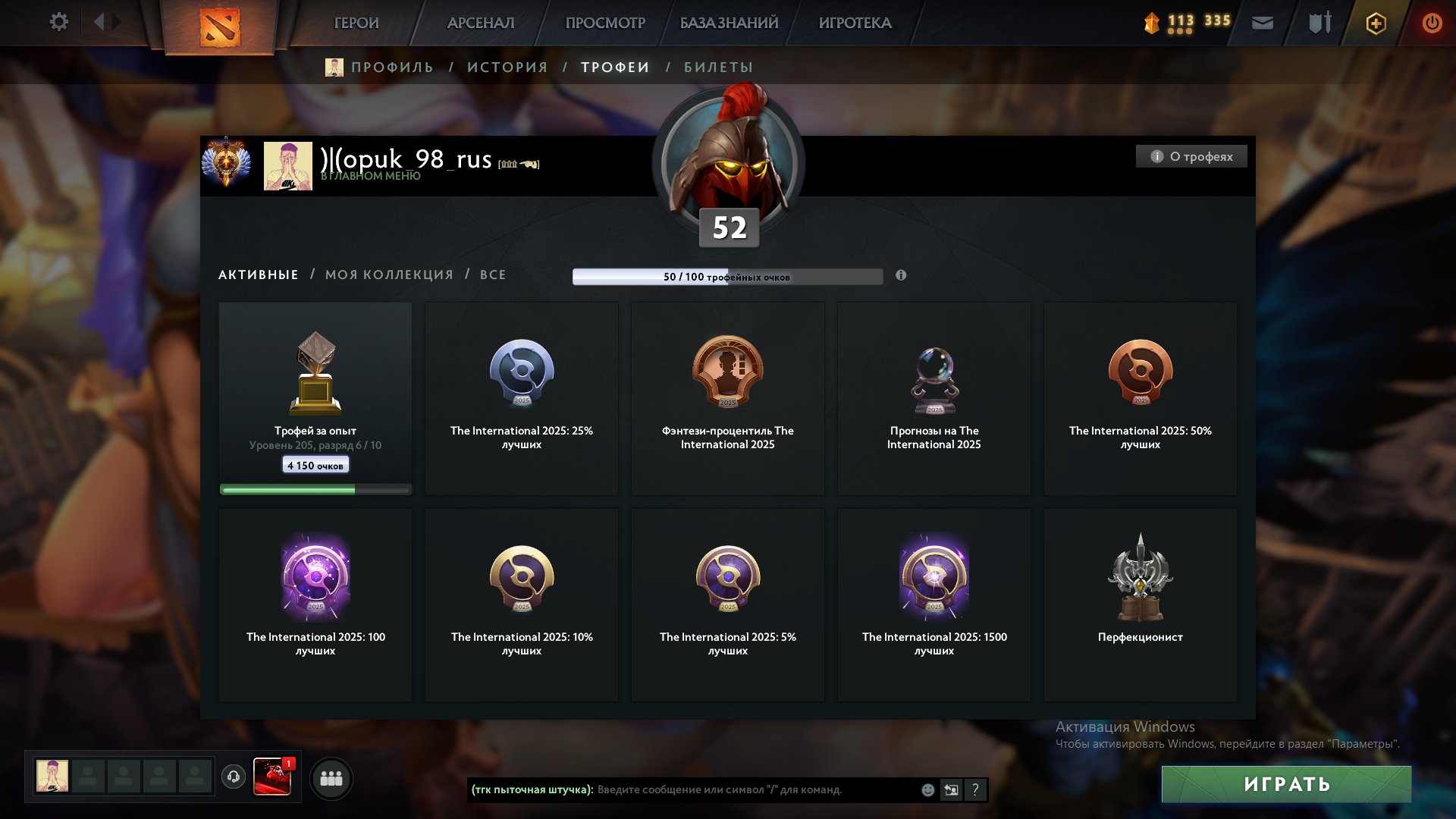Viewport: 1456px width, 819px height.
Task: Open the friends list icon near the chat
Action: [x=332, y=777]
